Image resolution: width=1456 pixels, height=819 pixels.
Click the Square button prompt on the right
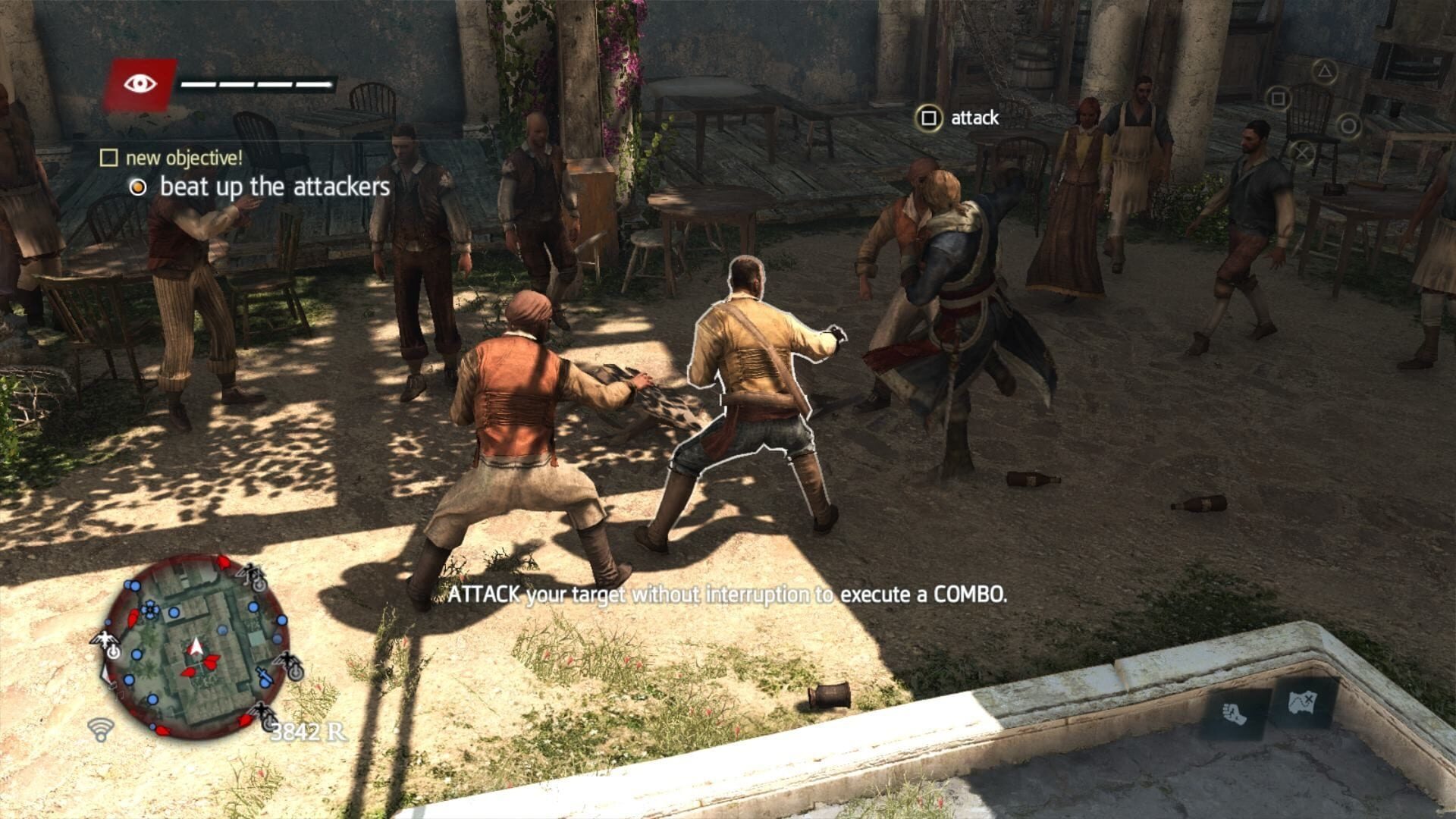coord(1280,97)
